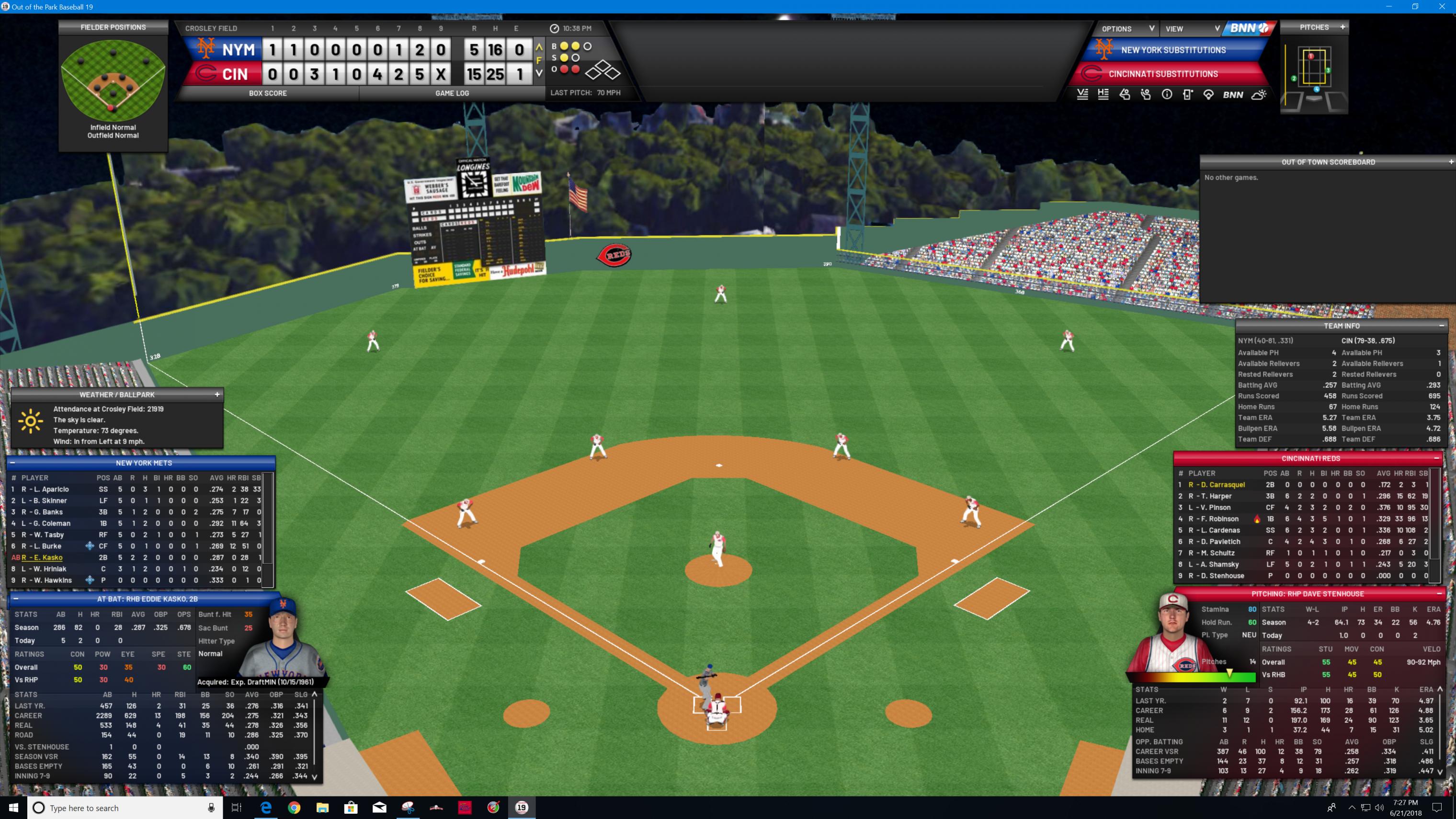Open Cincinnati Substitutions

1163,74
